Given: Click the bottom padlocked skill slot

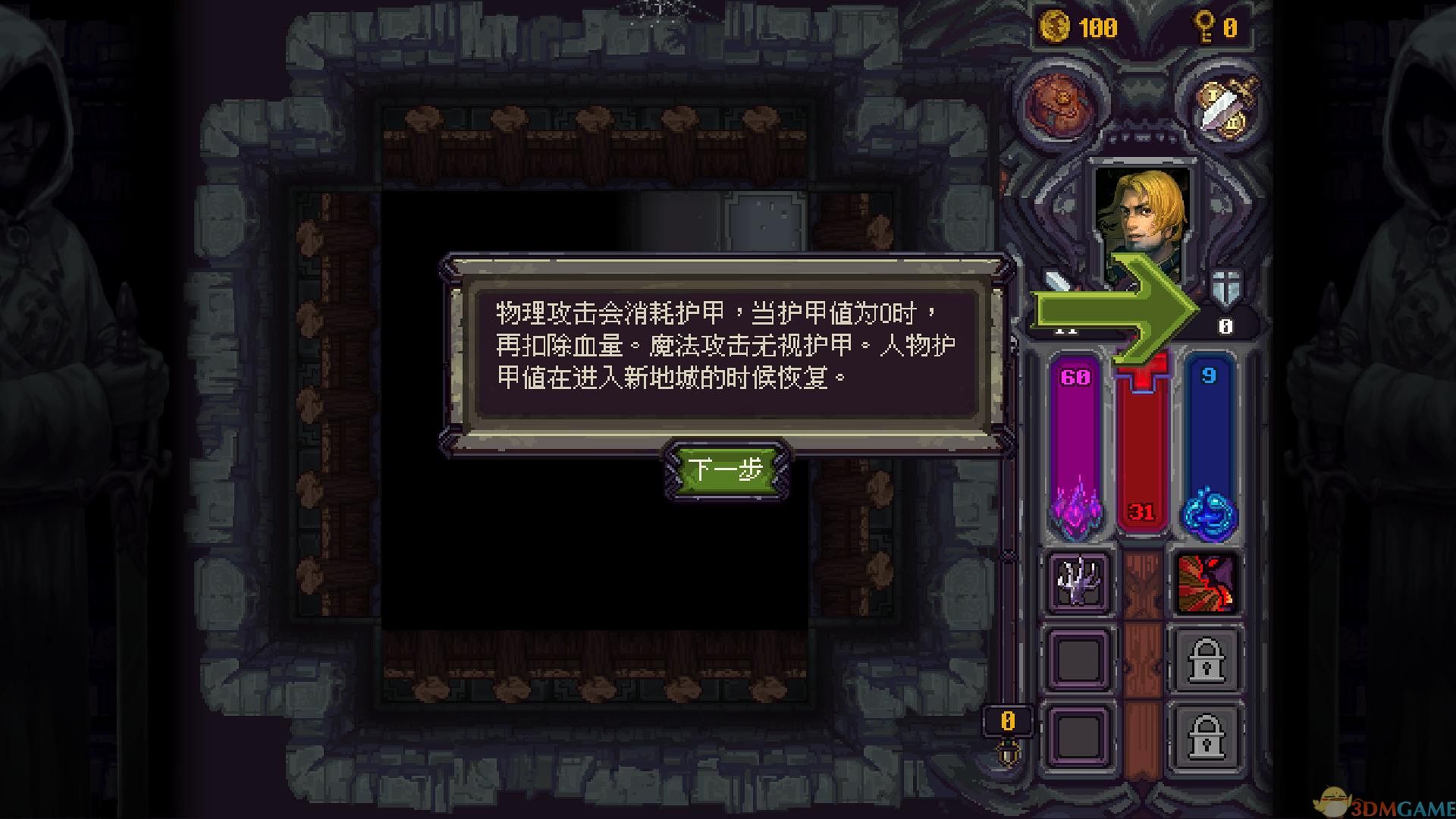Looking at the screenshot, I should (x=1206, y=734).
